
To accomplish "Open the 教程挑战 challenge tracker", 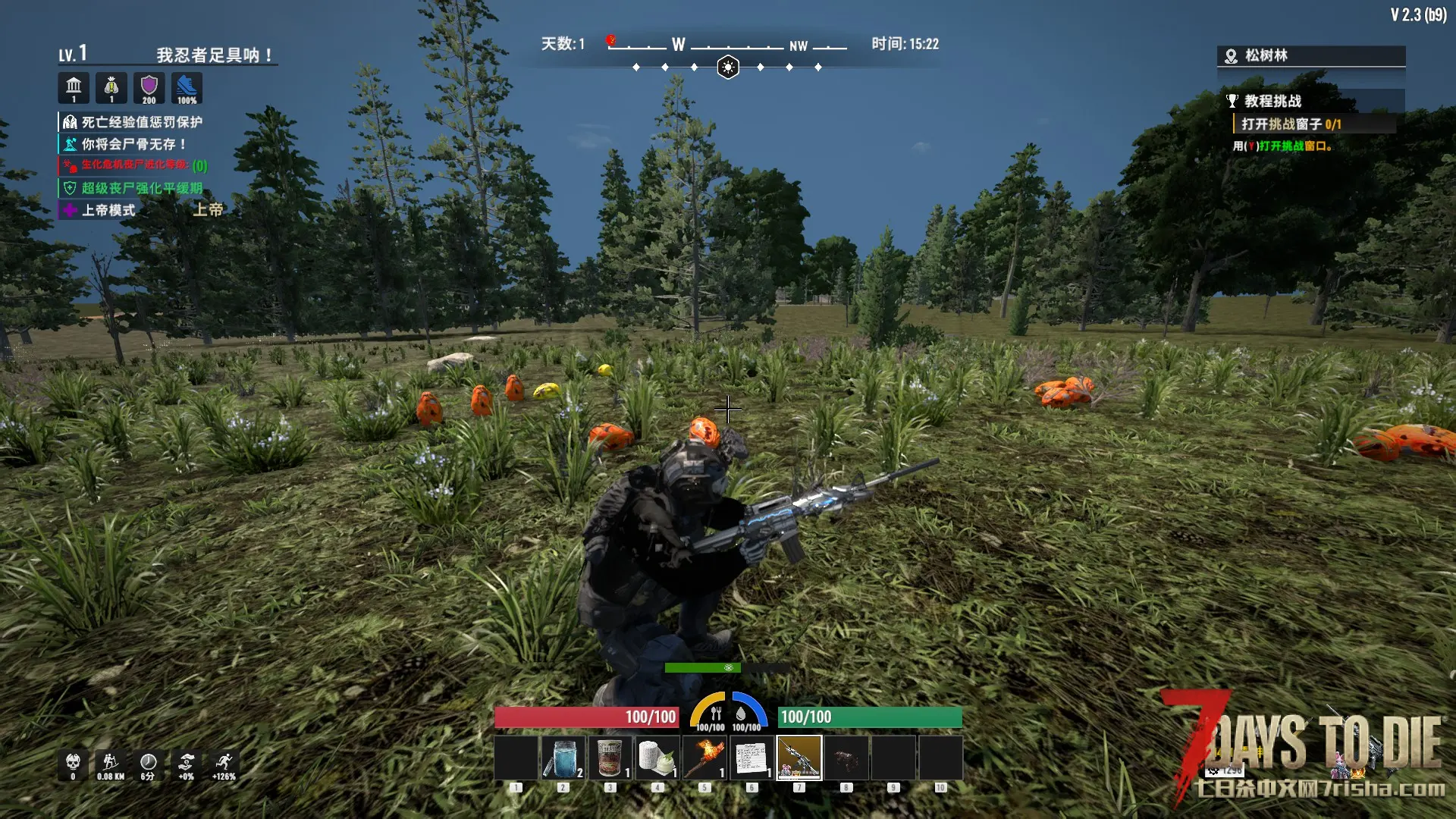I will coord(1272,101).
